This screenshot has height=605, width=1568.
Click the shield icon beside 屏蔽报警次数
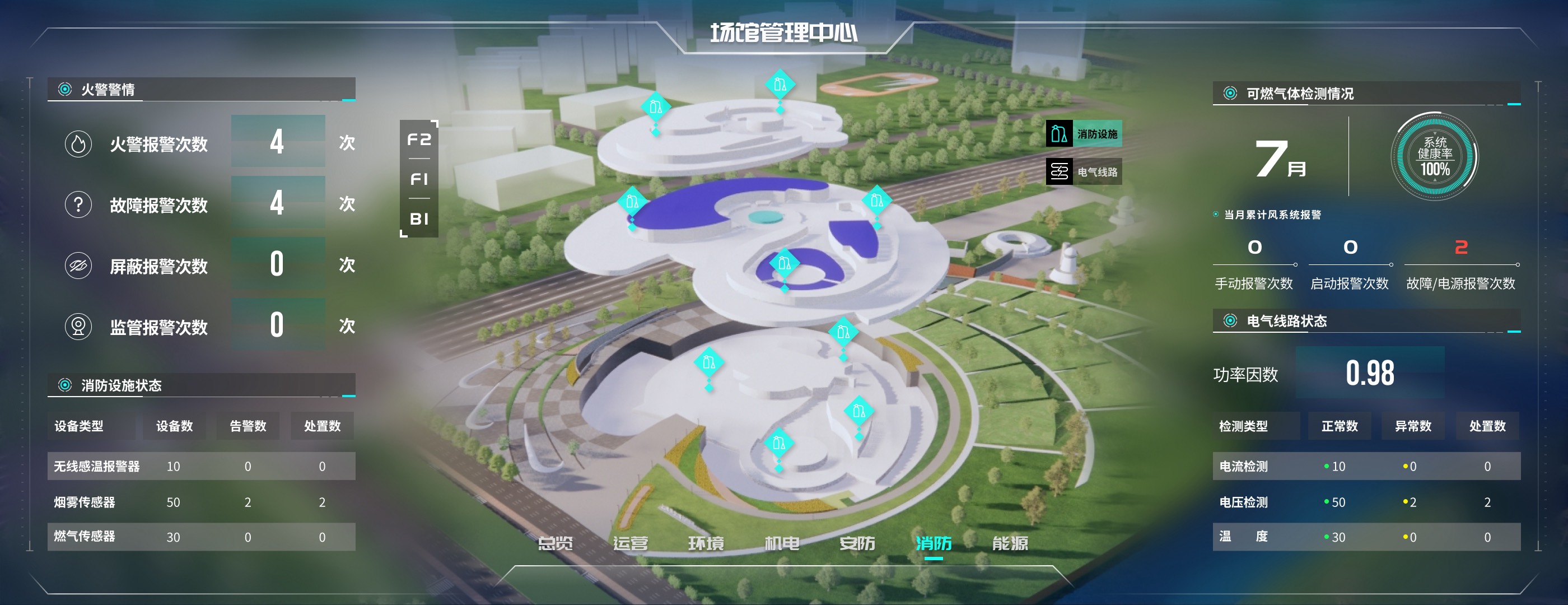point(78,266)
